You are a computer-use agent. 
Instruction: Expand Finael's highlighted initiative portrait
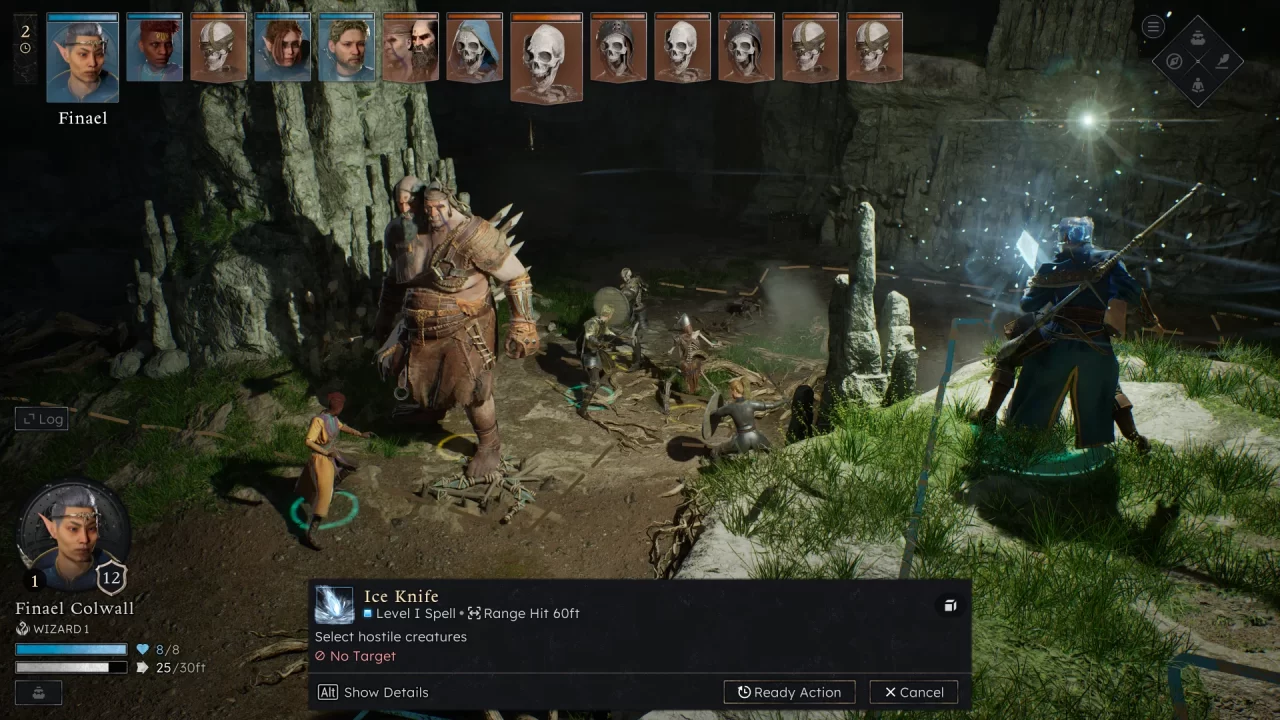point(82,59)
